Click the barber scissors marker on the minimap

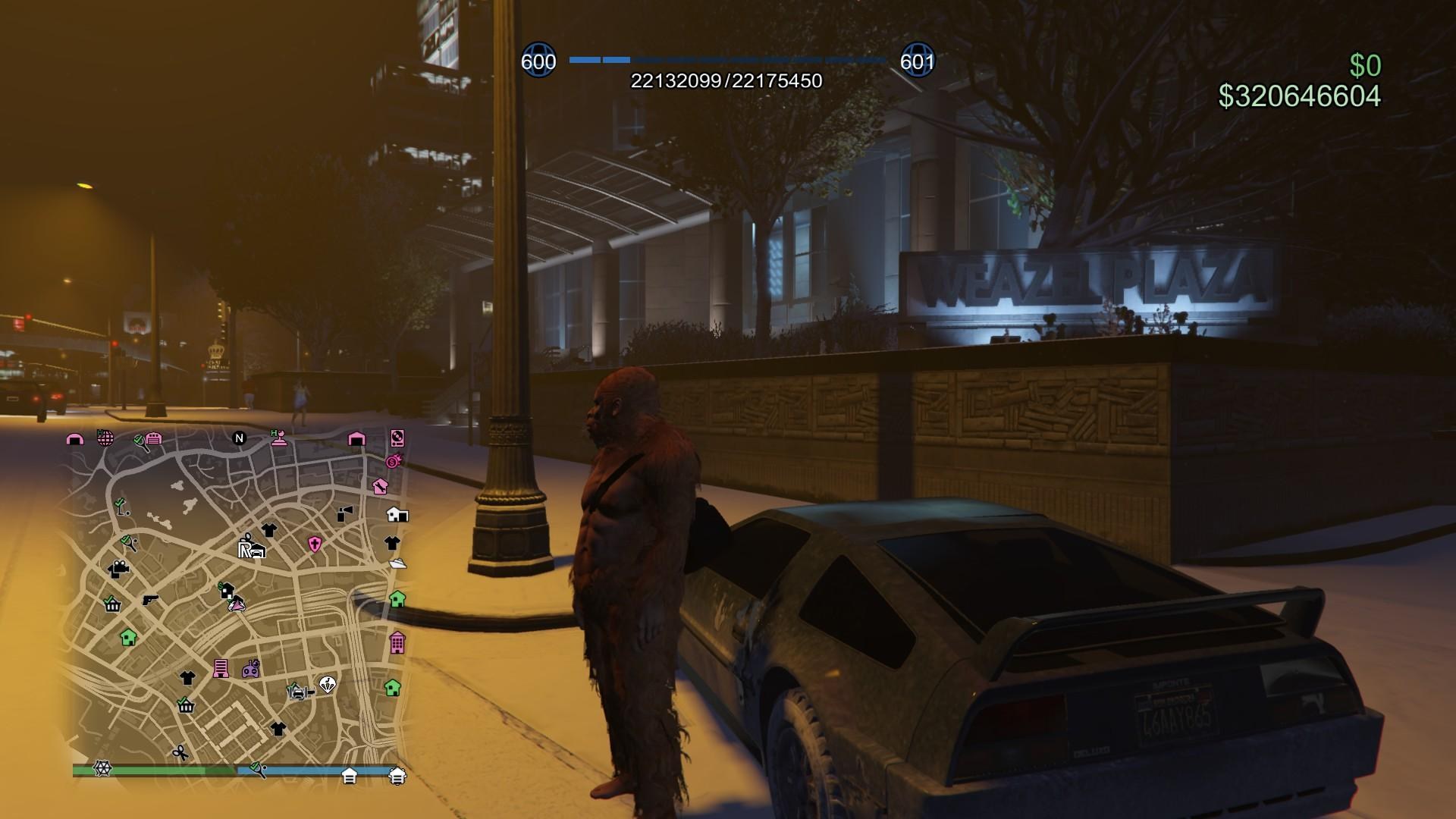(180, 752)
